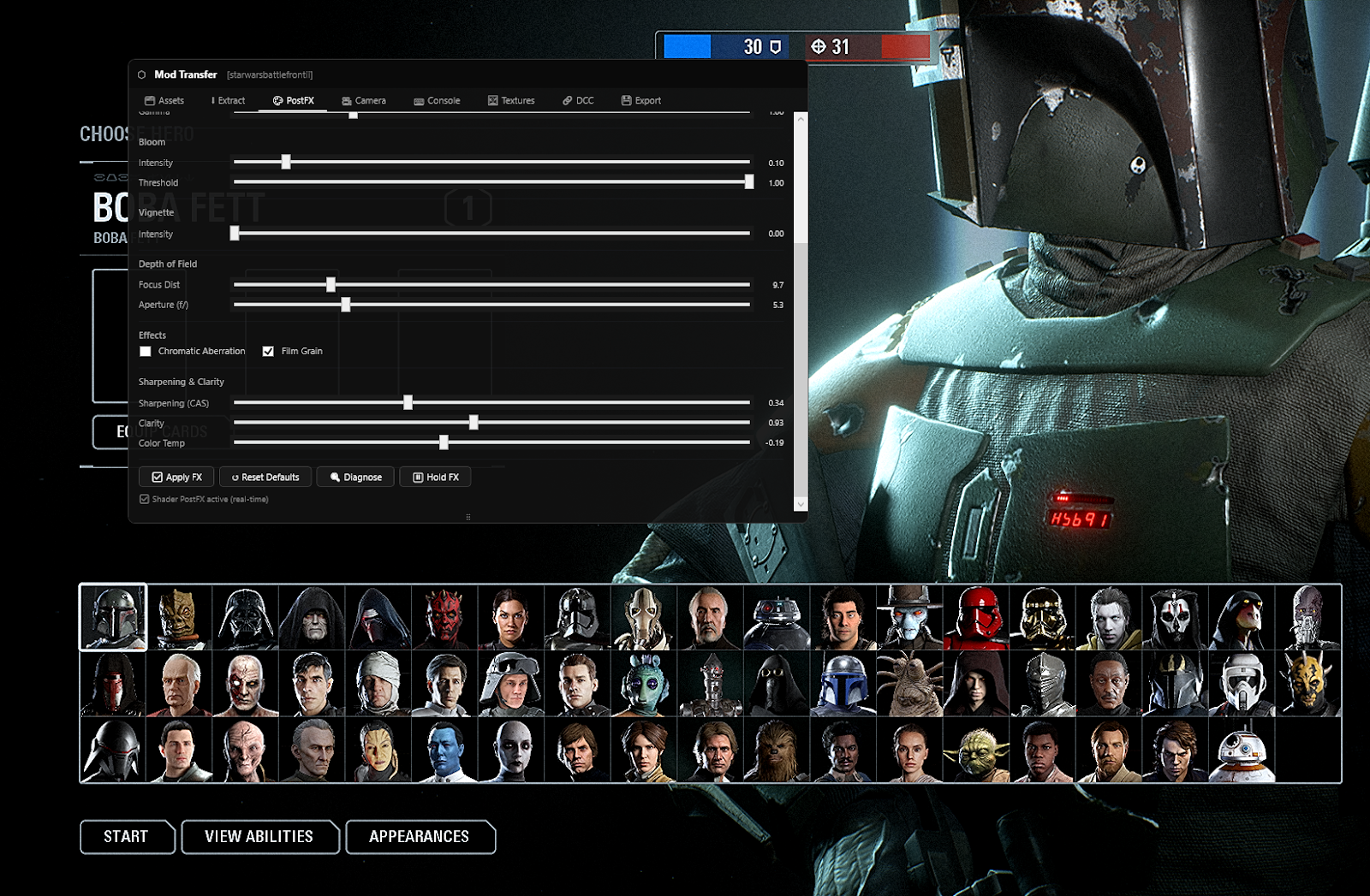Click the START button
This screenshot has height=896, width=1370.
pos(127,837)
